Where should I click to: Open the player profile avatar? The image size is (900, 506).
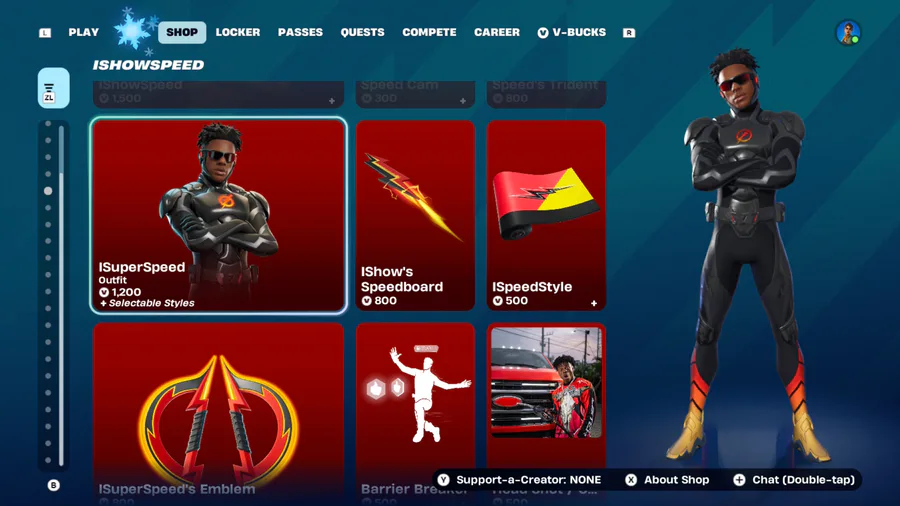click(848, 33)
